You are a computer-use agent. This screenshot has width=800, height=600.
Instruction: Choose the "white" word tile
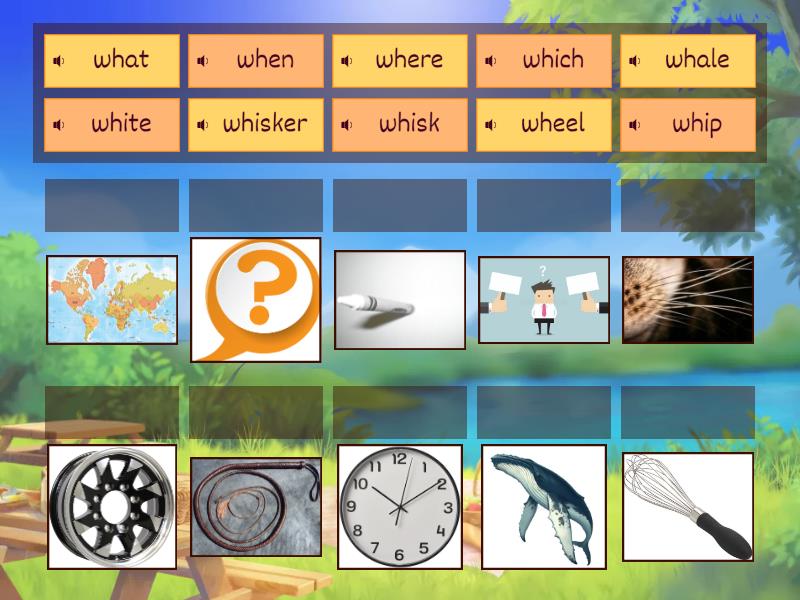(120, 124)
